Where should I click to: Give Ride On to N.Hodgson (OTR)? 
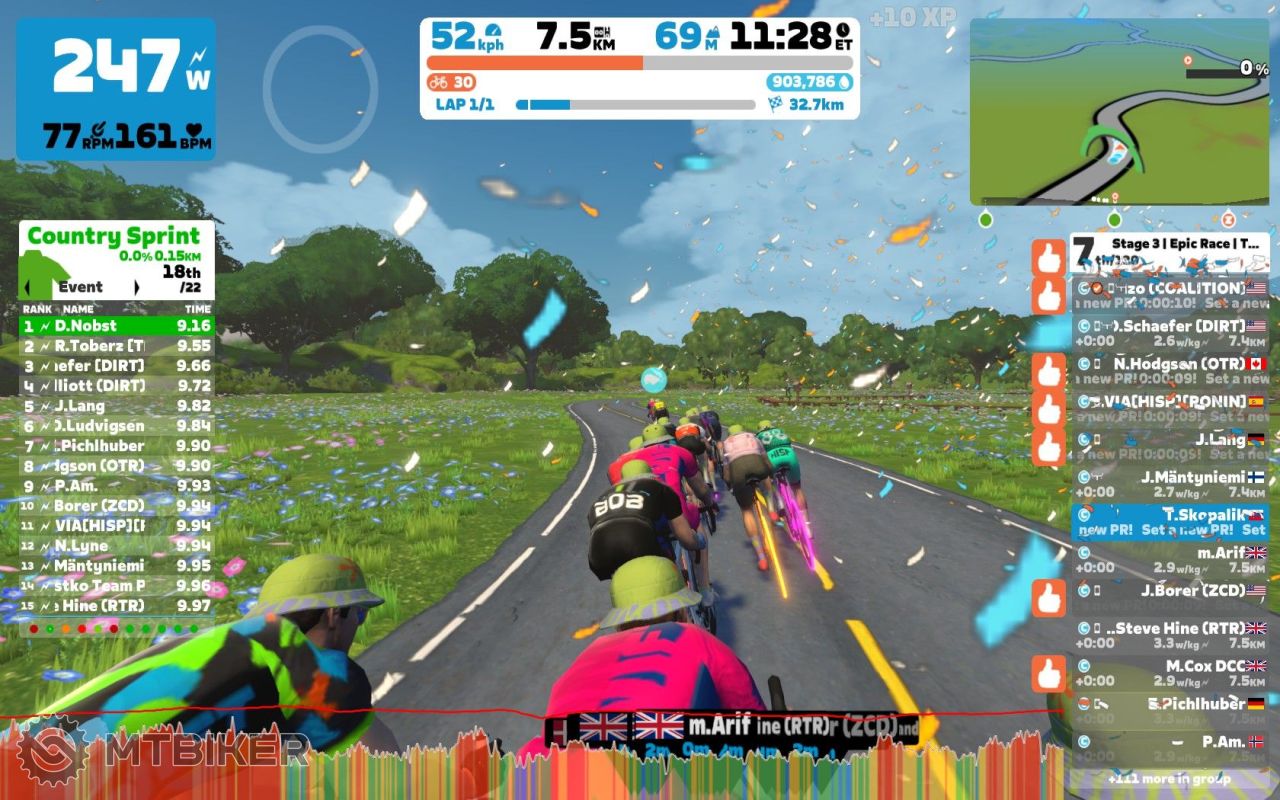click(x=1048, y=371)
